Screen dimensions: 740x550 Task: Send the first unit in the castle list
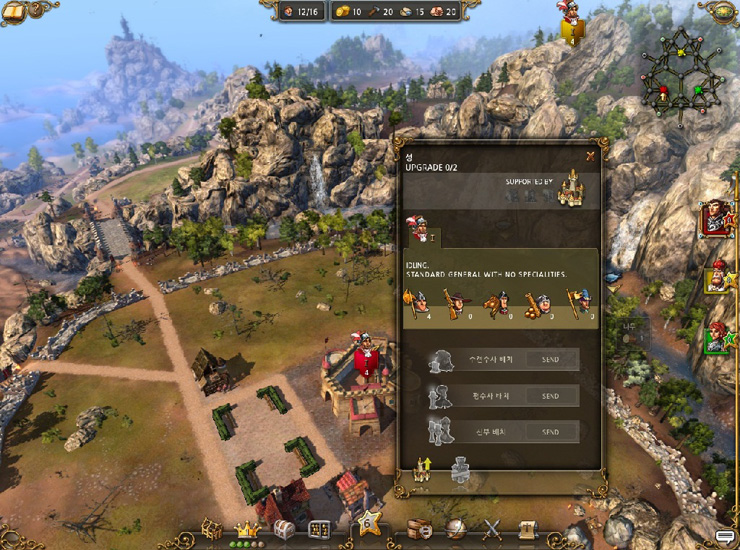tap(549, 360)
